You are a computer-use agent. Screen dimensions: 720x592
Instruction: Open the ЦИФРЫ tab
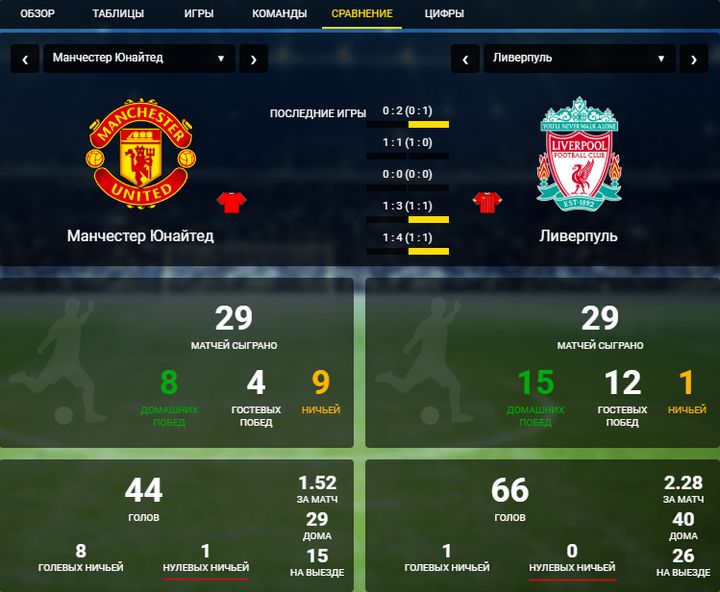tap(444, 14)
